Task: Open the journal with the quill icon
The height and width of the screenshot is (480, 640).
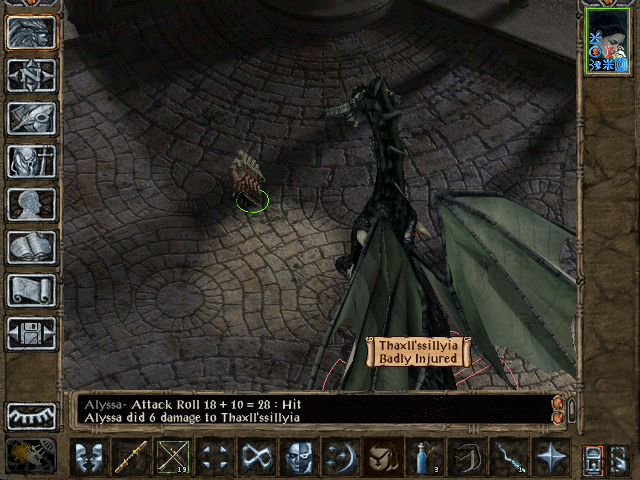Action: [x=31, y=117]
